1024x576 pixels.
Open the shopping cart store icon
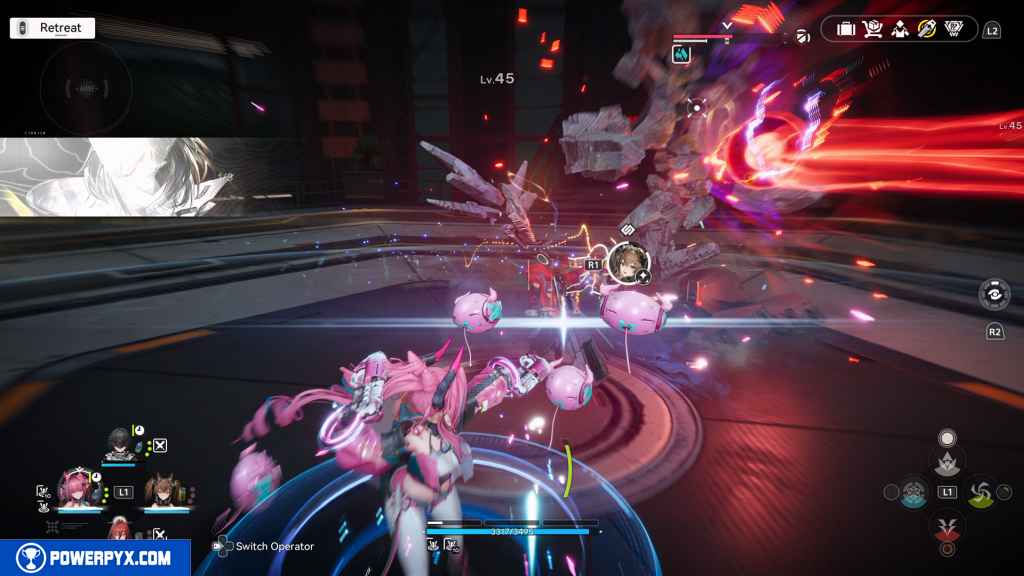(873, 30)
